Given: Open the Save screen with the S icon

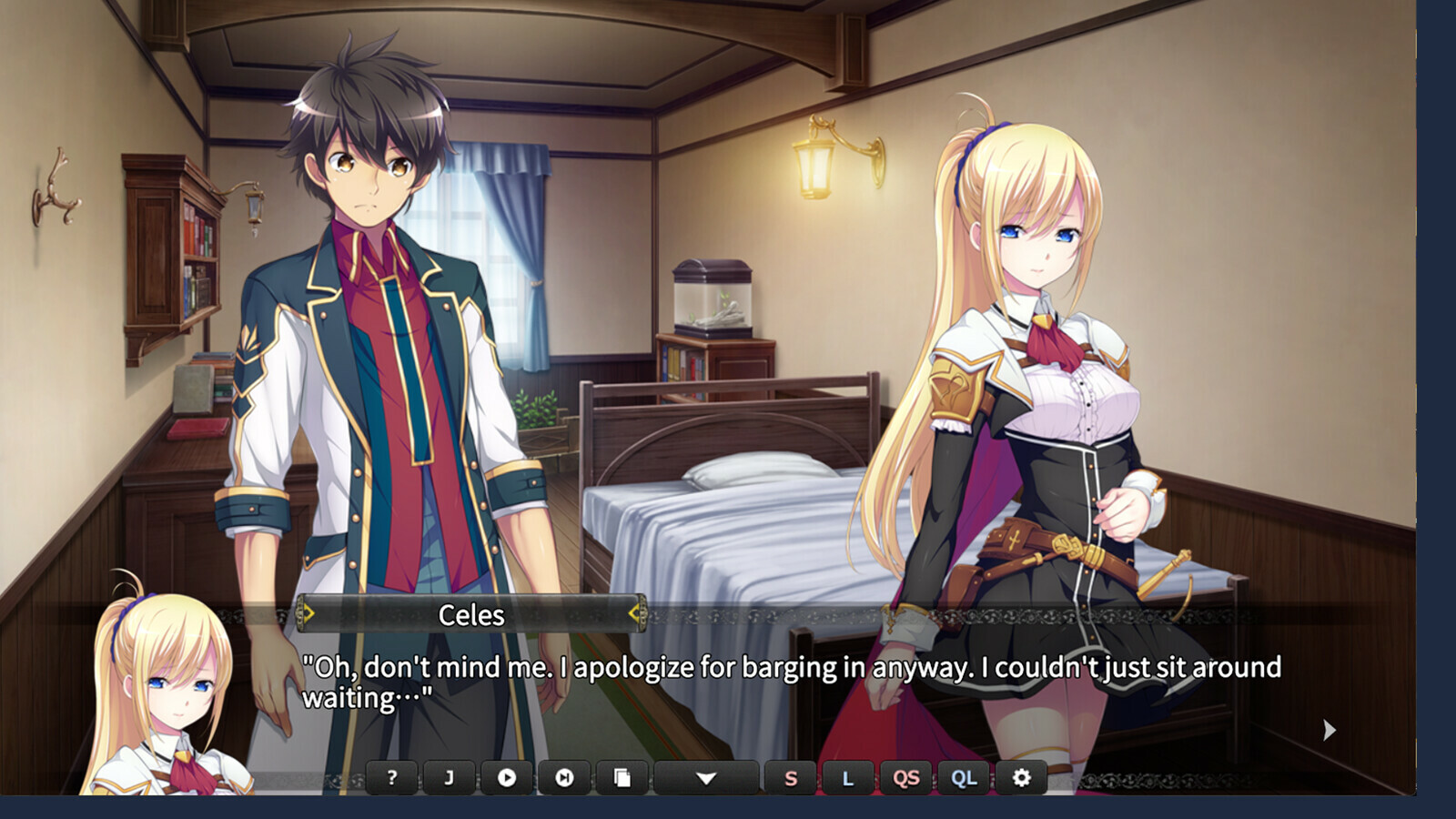Looking at the screenshot, I should (x=791, y=778).
